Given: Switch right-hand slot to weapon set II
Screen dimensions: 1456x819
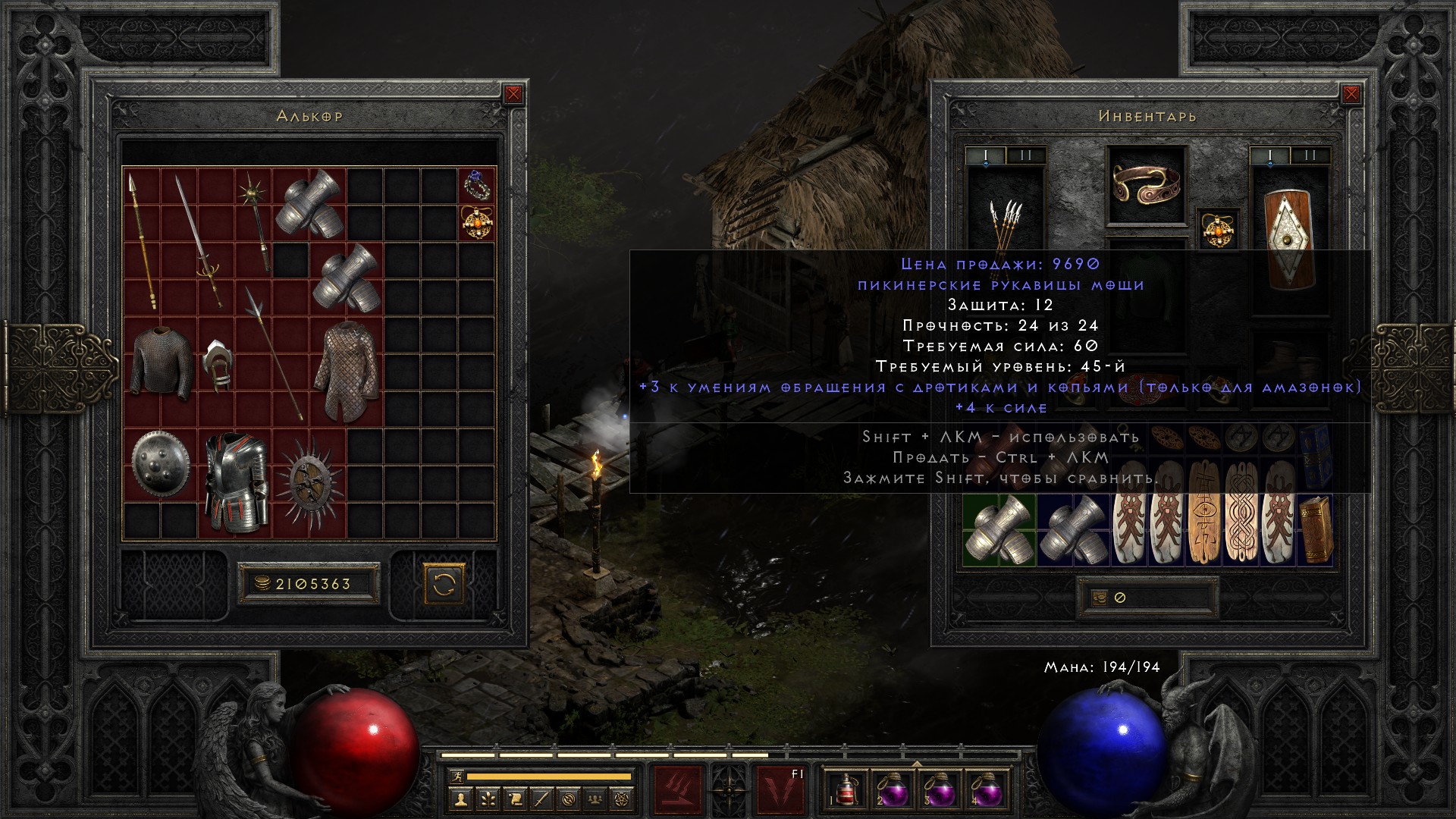Looking at the screenshot, I should click(1310, 156).
